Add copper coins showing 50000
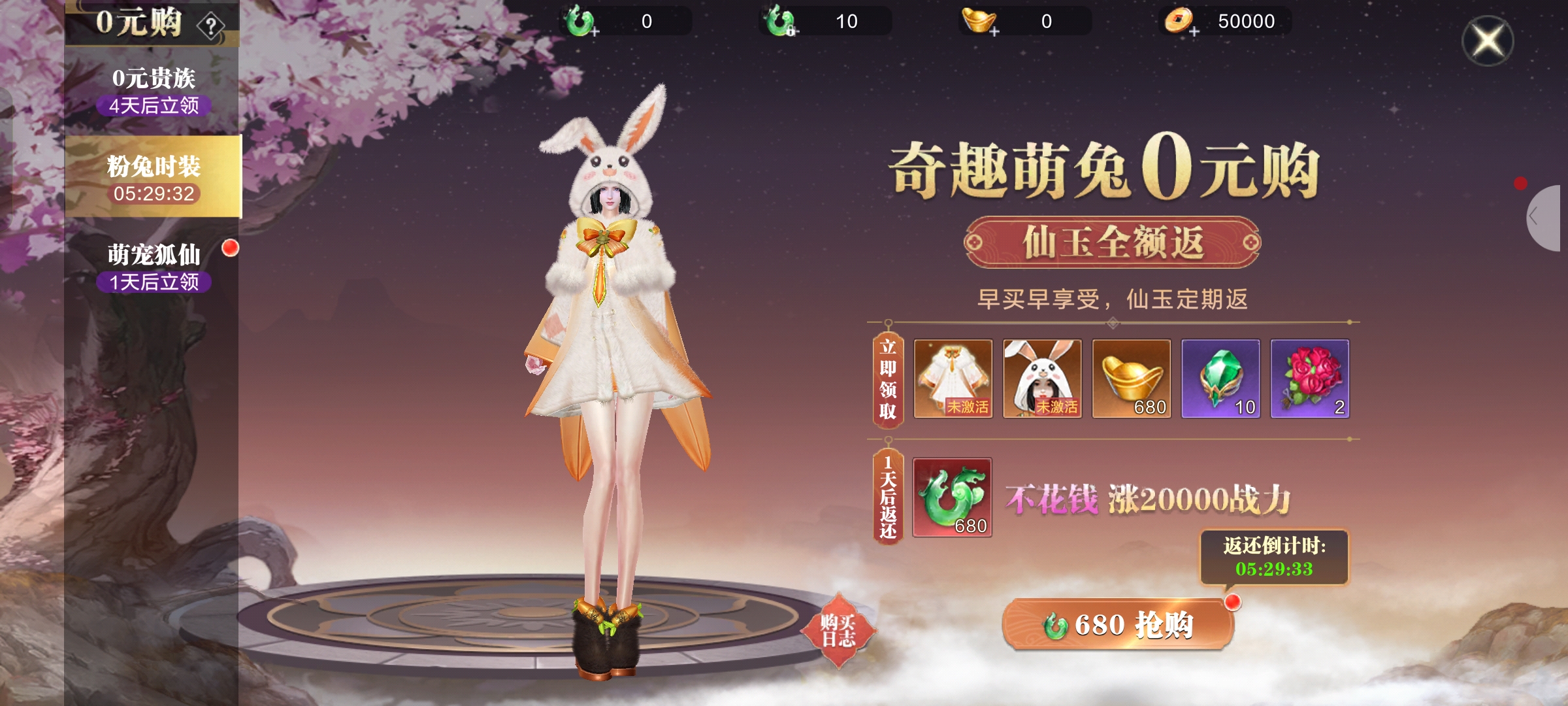This screenshot has width=1568, height=706. click(x=1181, y=22)
